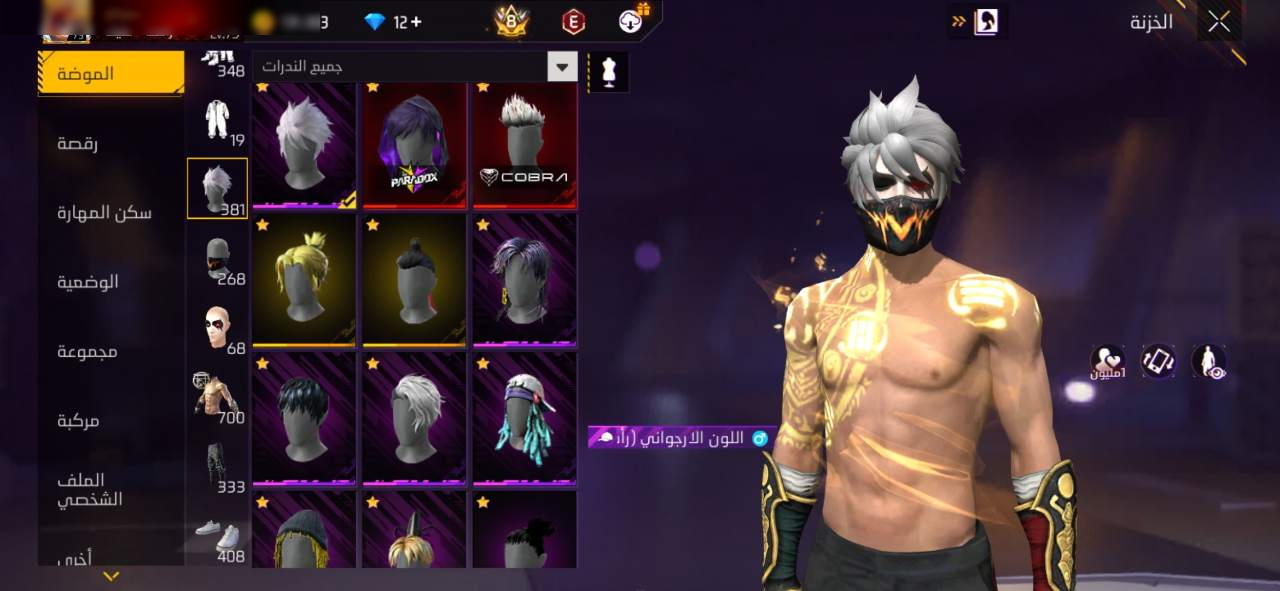1280x591 pixels.
Task: Expand the side menu down arrow
Action: click(111, 576)
